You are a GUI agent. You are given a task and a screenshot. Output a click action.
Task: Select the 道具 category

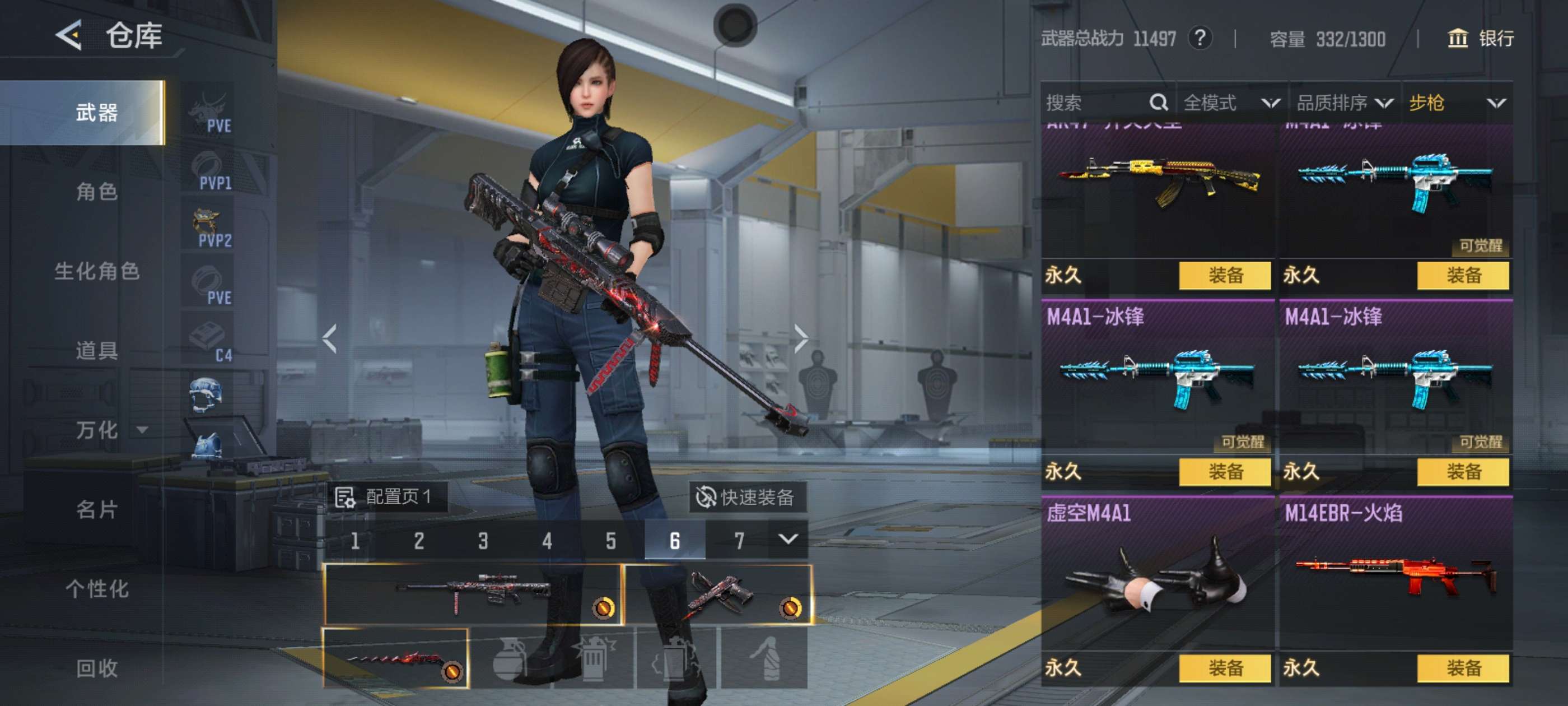pyautogui.click(x=96, y=351)
